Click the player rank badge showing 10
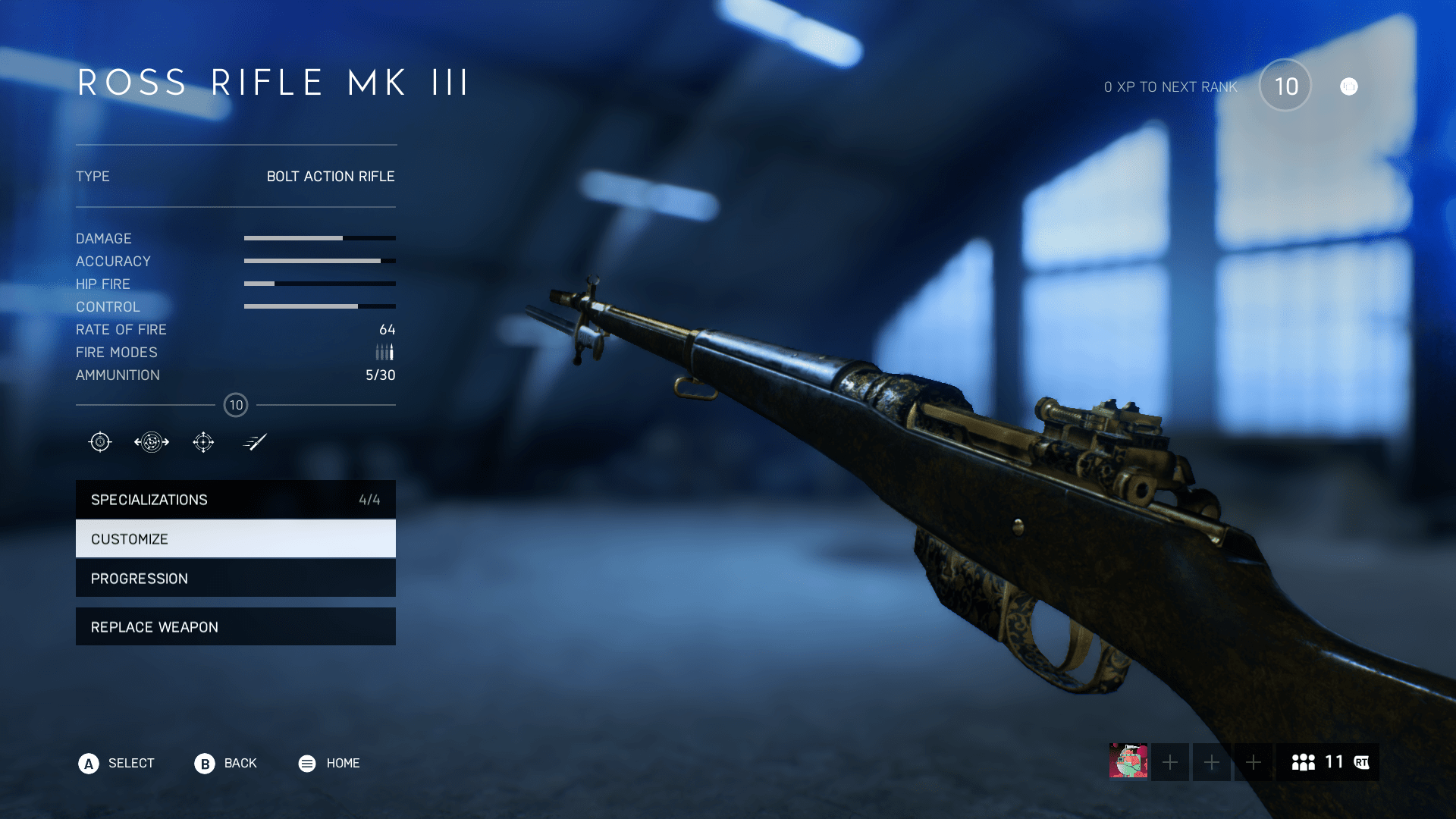The height and width of the screenshot is (819, 1456). (1285, 86)
